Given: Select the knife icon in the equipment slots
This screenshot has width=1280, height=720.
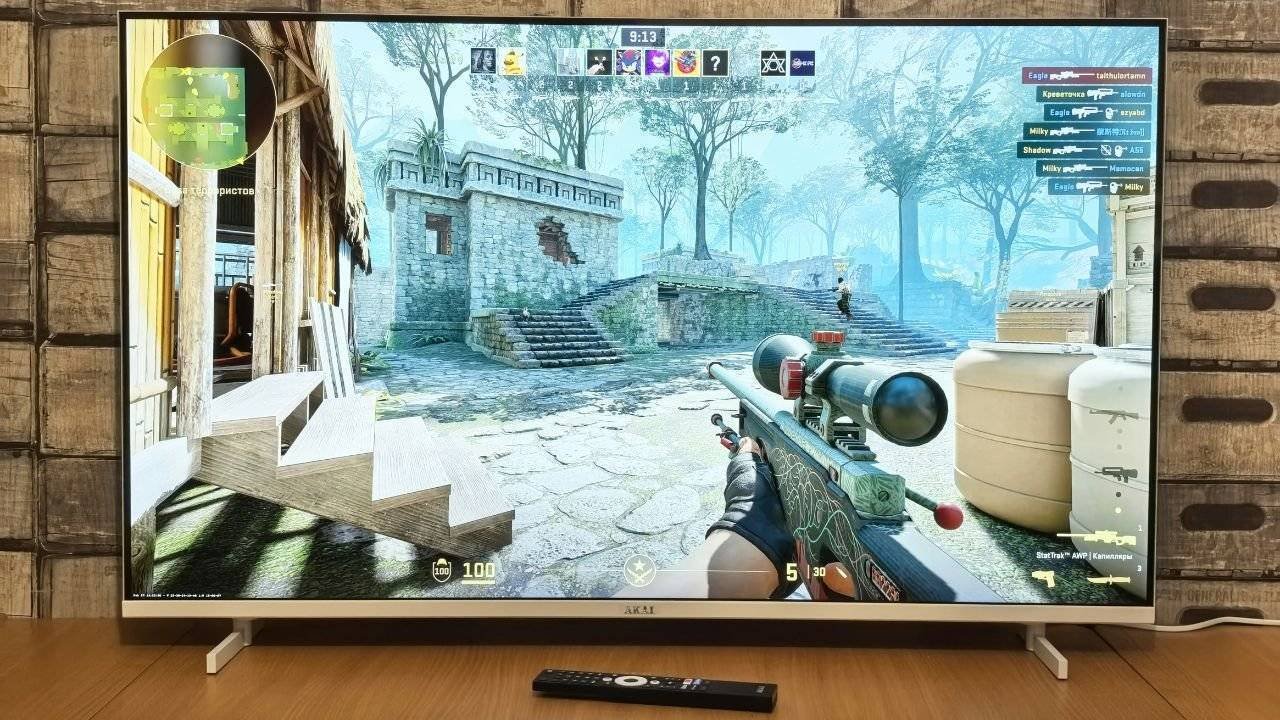Looking at the screenshot, I should point(1111,580).
